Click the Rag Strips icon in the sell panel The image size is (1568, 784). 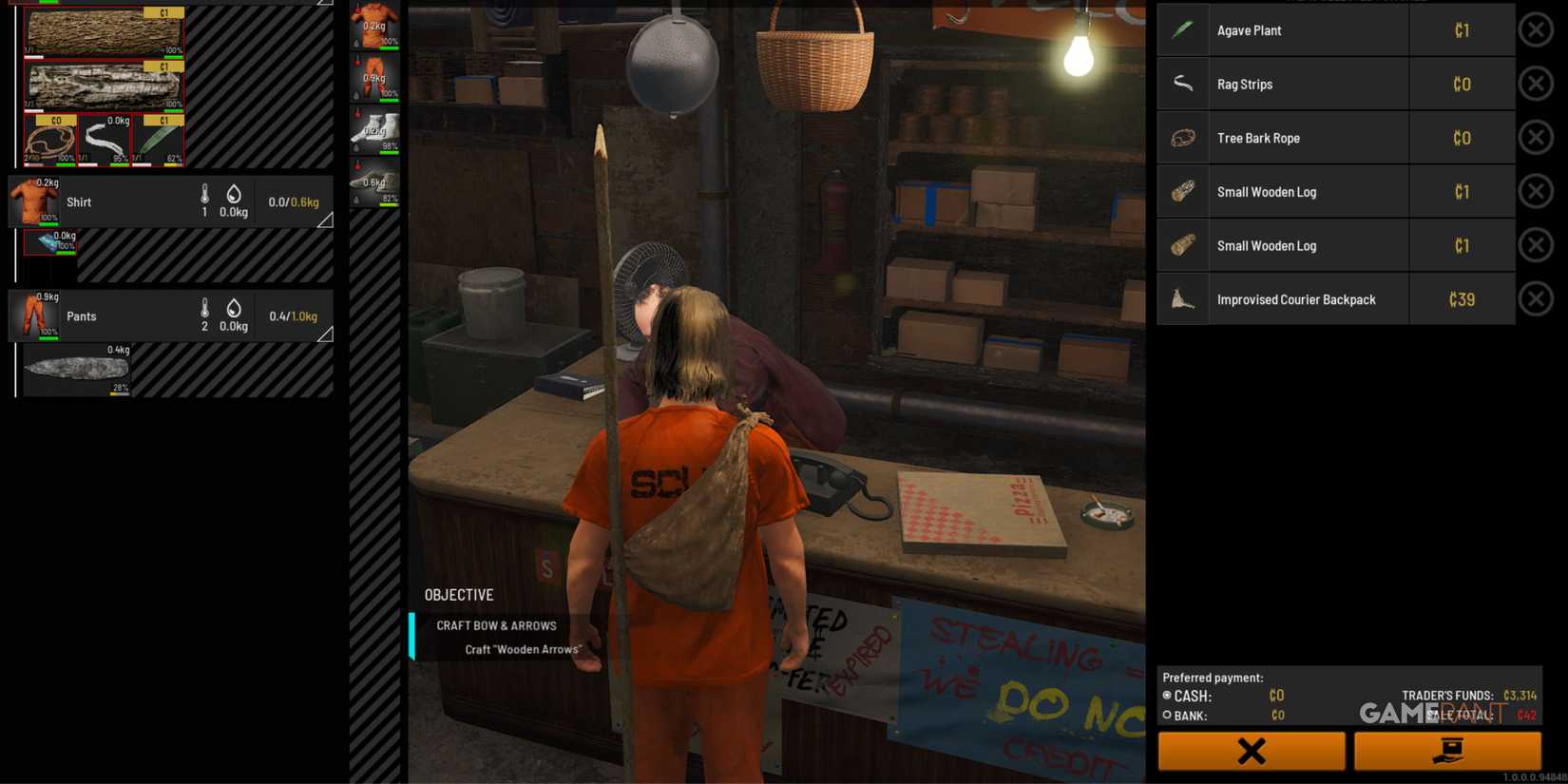1182,84
